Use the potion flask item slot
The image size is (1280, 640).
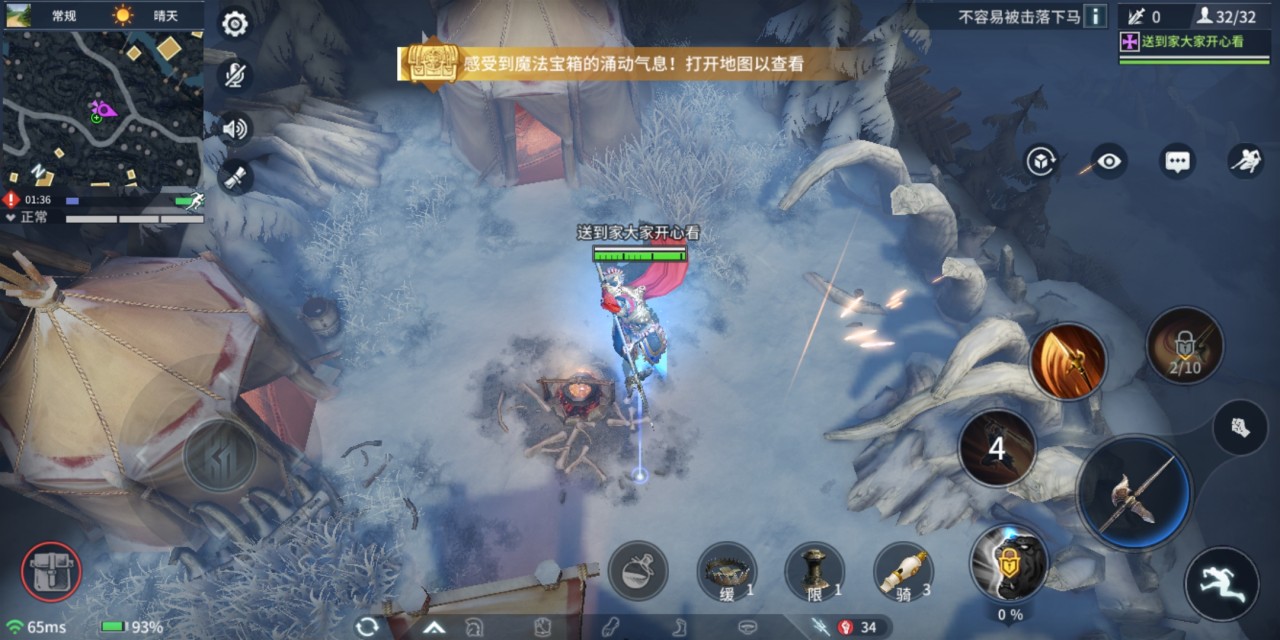click(637, 571)
